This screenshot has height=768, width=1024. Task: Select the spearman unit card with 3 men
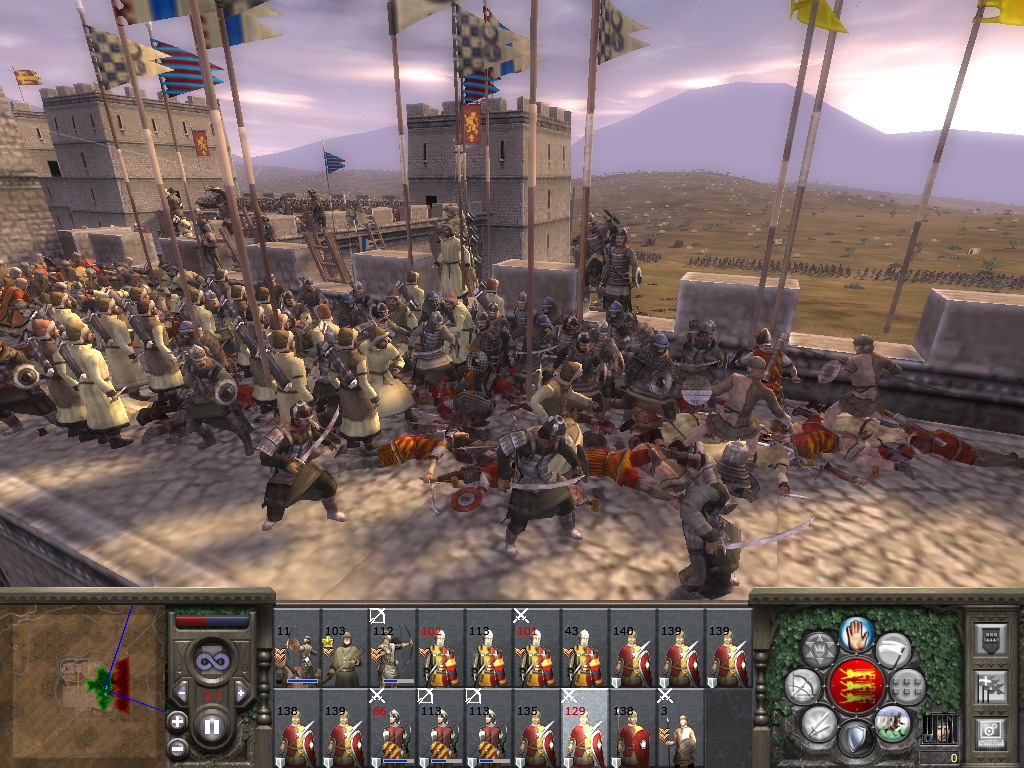[x=680, y=728]
